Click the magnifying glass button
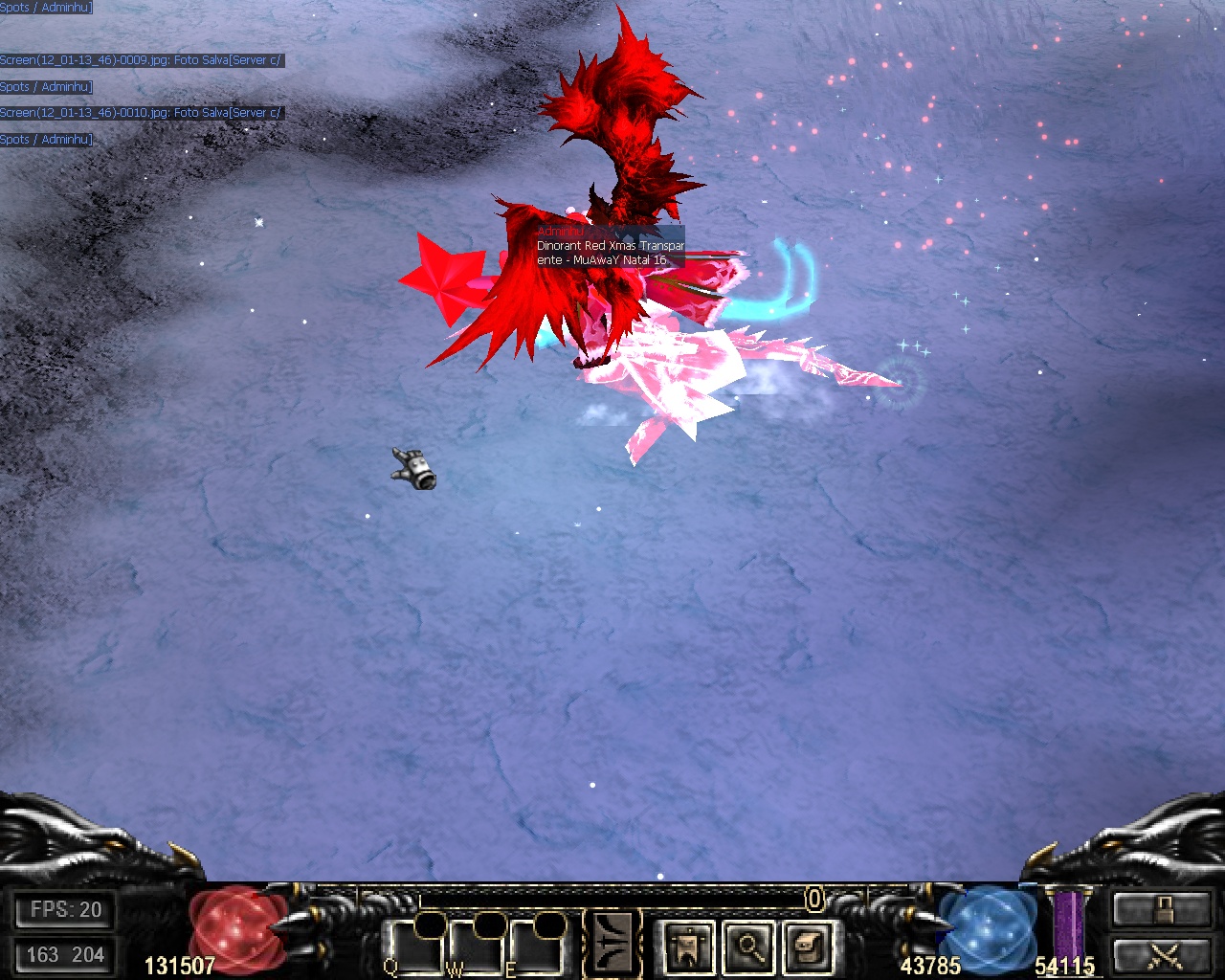The width and height of the screenshot is (1225, 980). [x=748, y=947]
